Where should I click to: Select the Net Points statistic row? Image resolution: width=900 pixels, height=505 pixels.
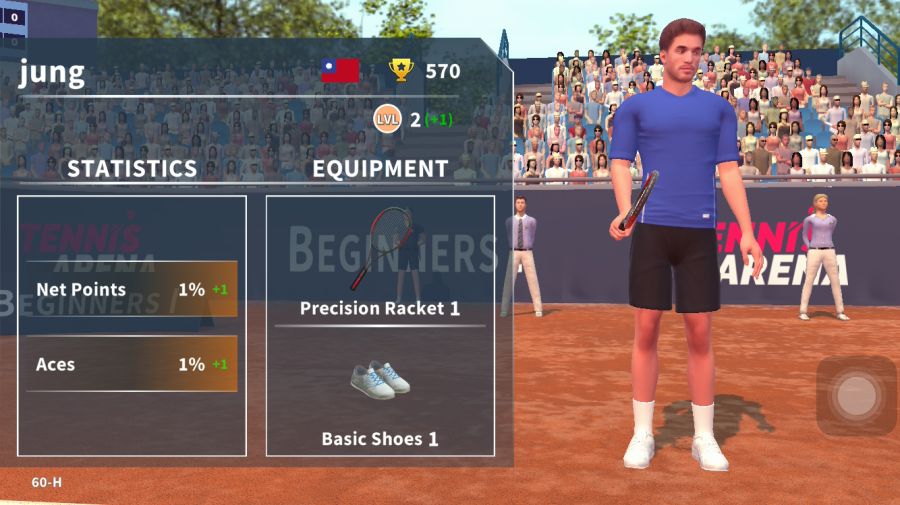132,289
